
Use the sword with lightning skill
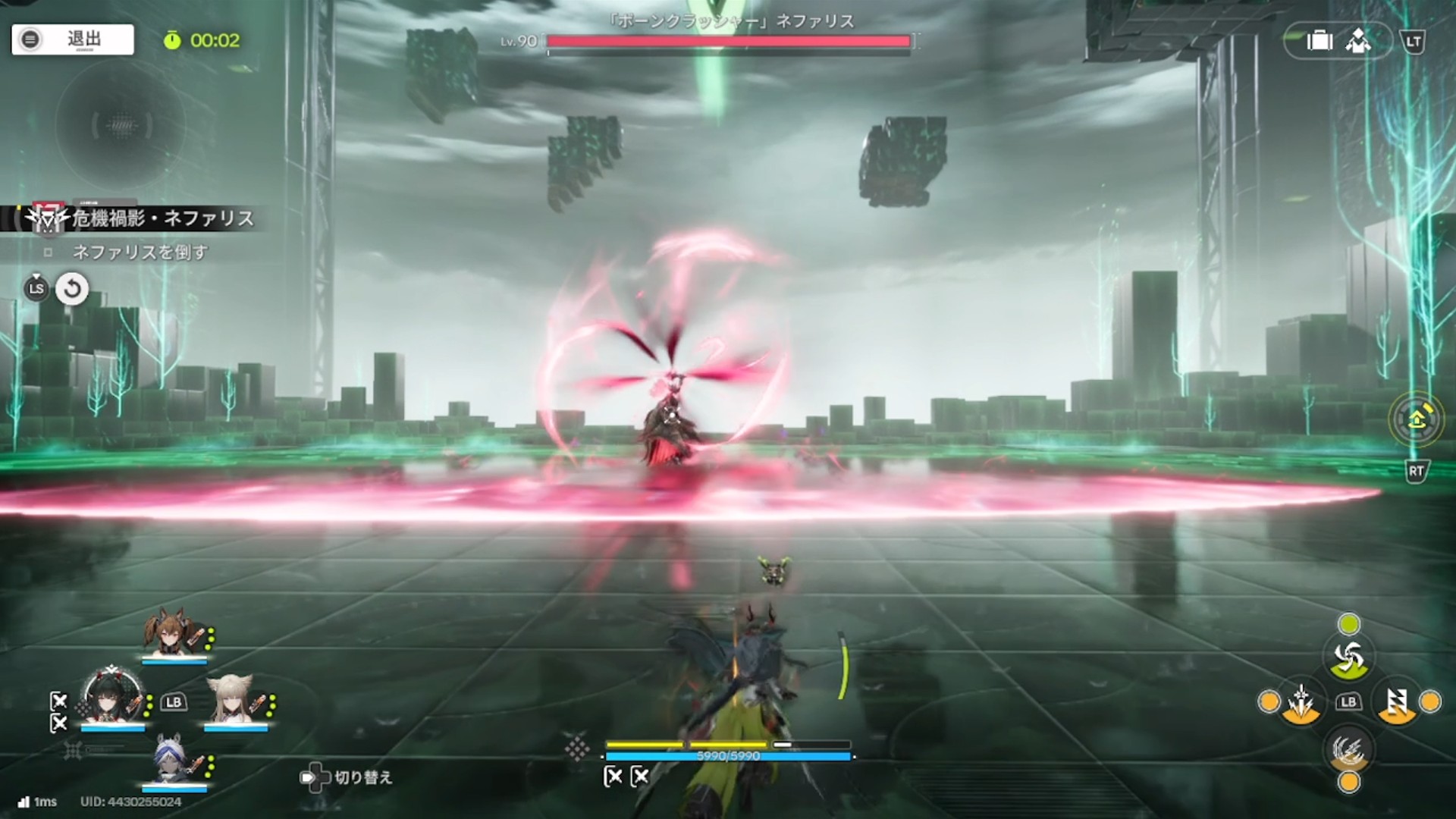pos(1301,702)
